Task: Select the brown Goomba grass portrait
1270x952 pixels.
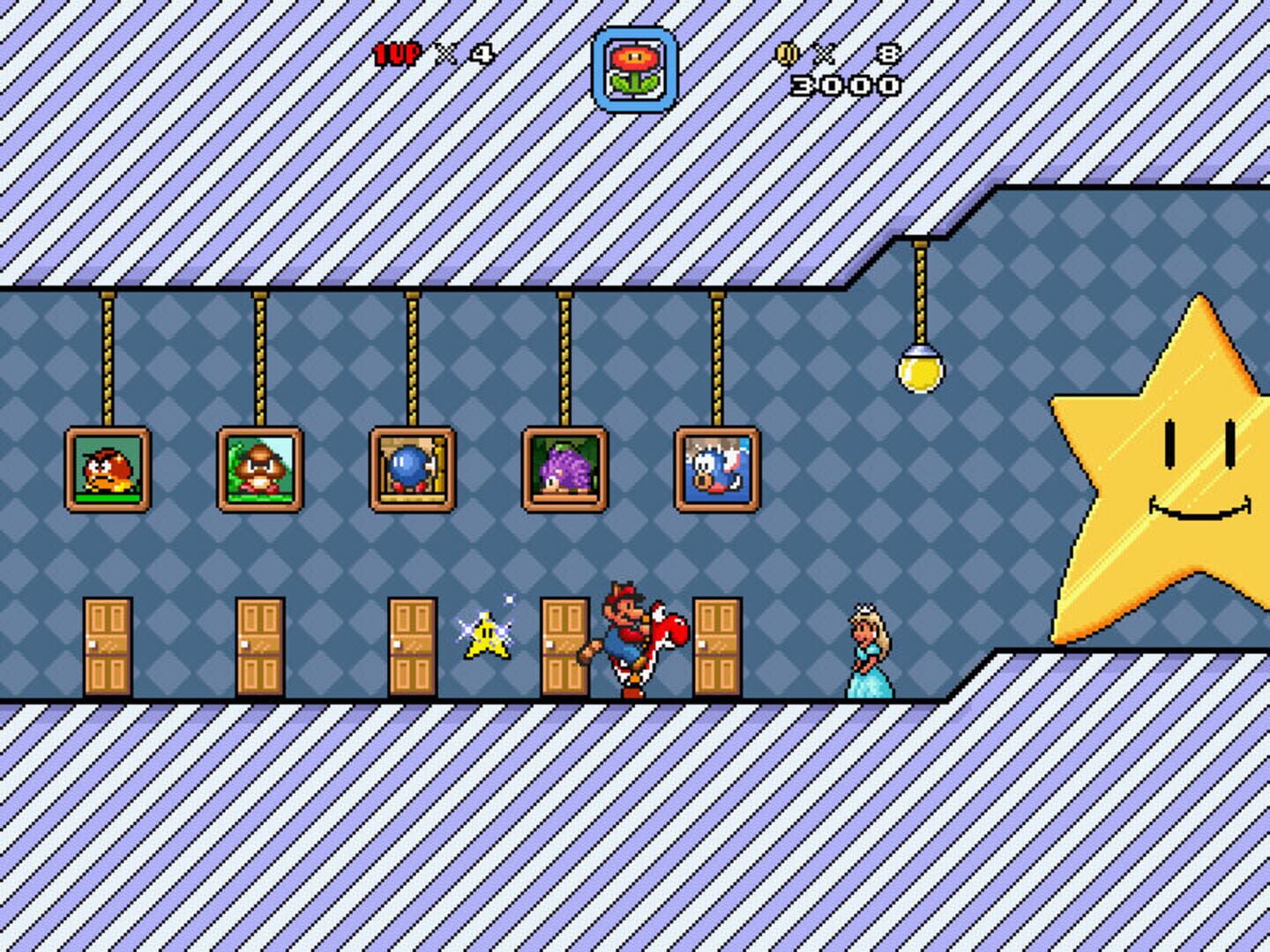Action: click(x=258, y=467)
